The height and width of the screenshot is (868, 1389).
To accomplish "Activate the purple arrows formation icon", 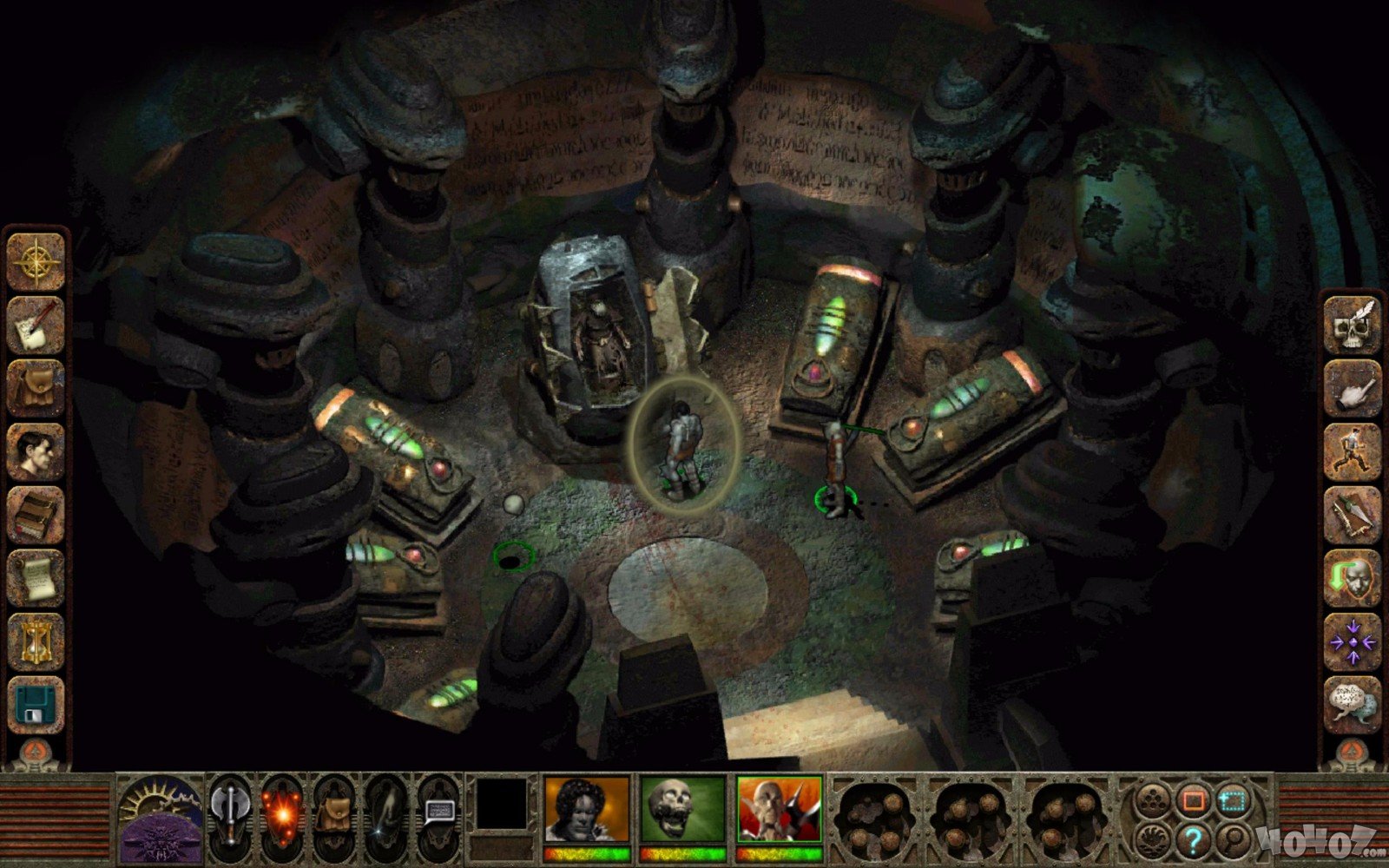I will click(1352, 641).
